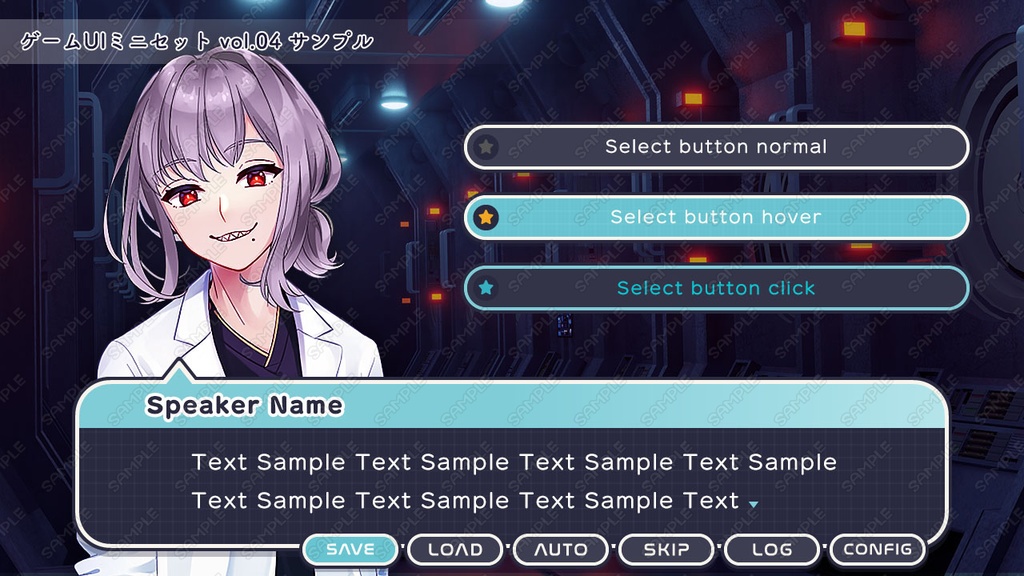Show the dialogue LOG

[772, 550]
